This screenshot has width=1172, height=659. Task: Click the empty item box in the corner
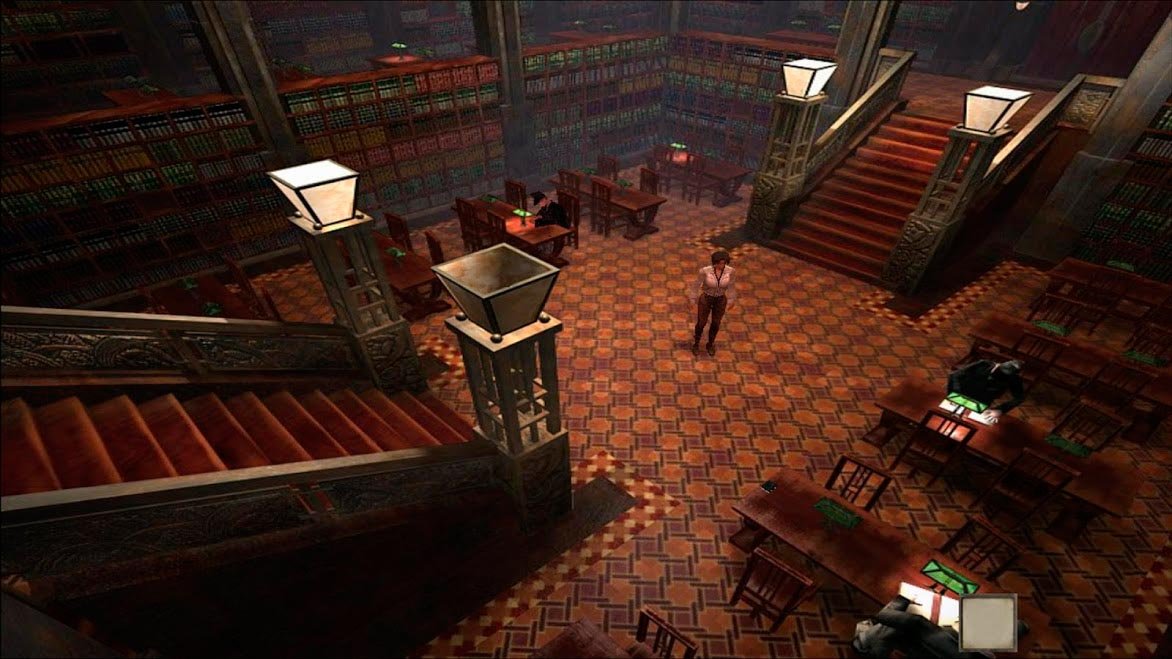tap(987, 621)
